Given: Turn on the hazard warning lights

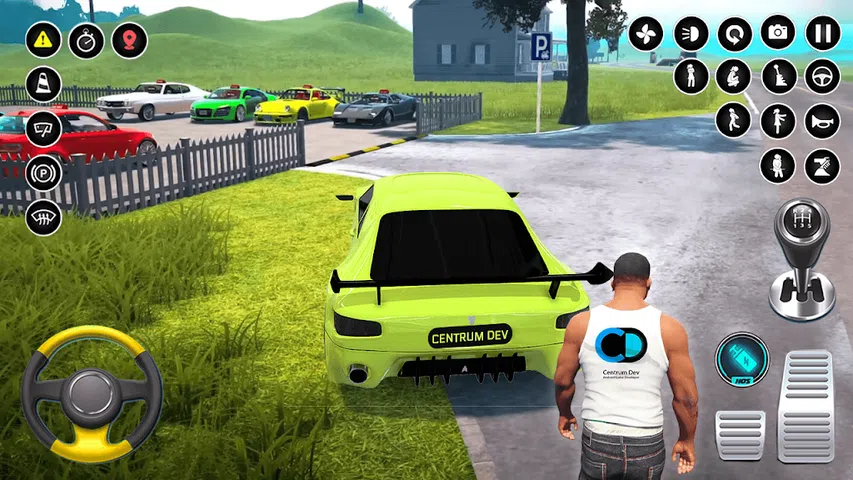Looking at the screenshot, I should click(43, 40).
